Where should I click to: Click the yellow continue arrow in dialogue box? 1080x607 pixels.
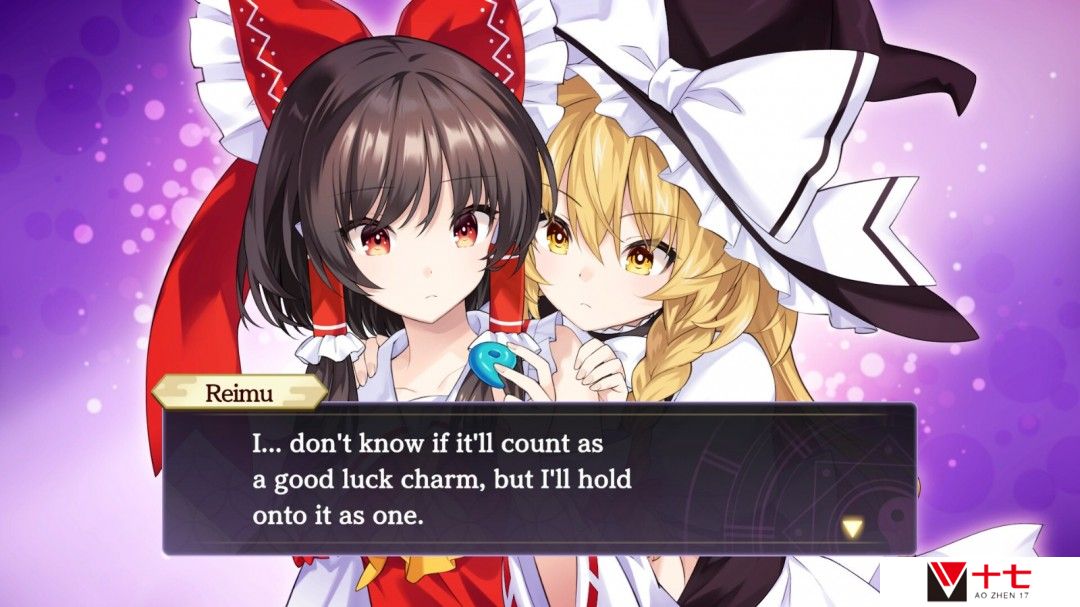tap(852, 528)
